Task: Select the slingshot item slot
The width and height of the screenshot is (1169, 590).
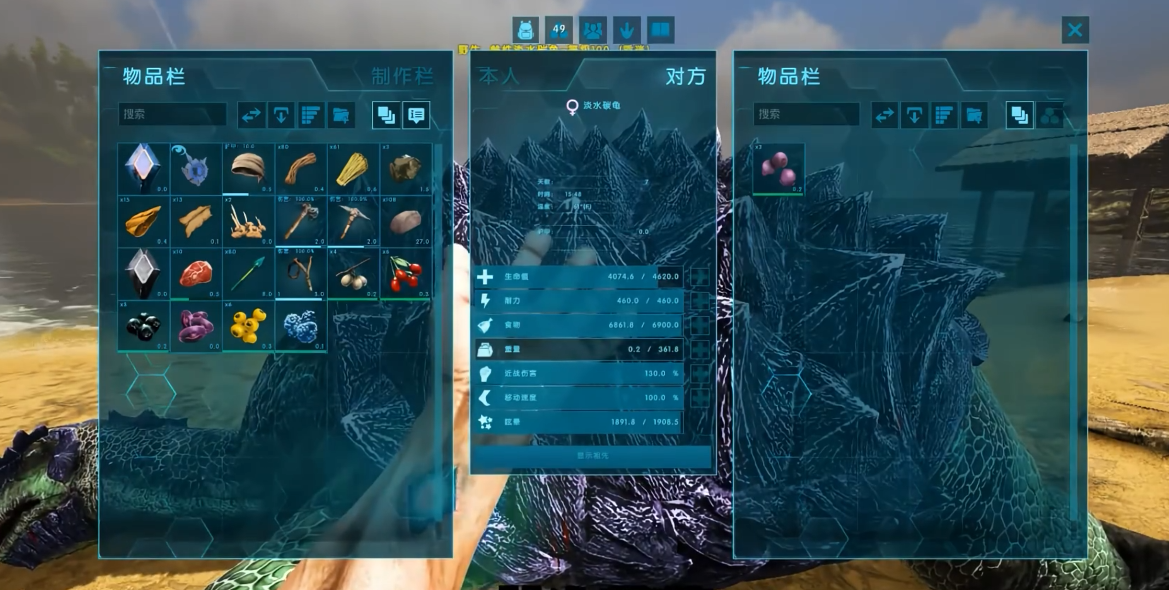Action: tap(301, 273)
